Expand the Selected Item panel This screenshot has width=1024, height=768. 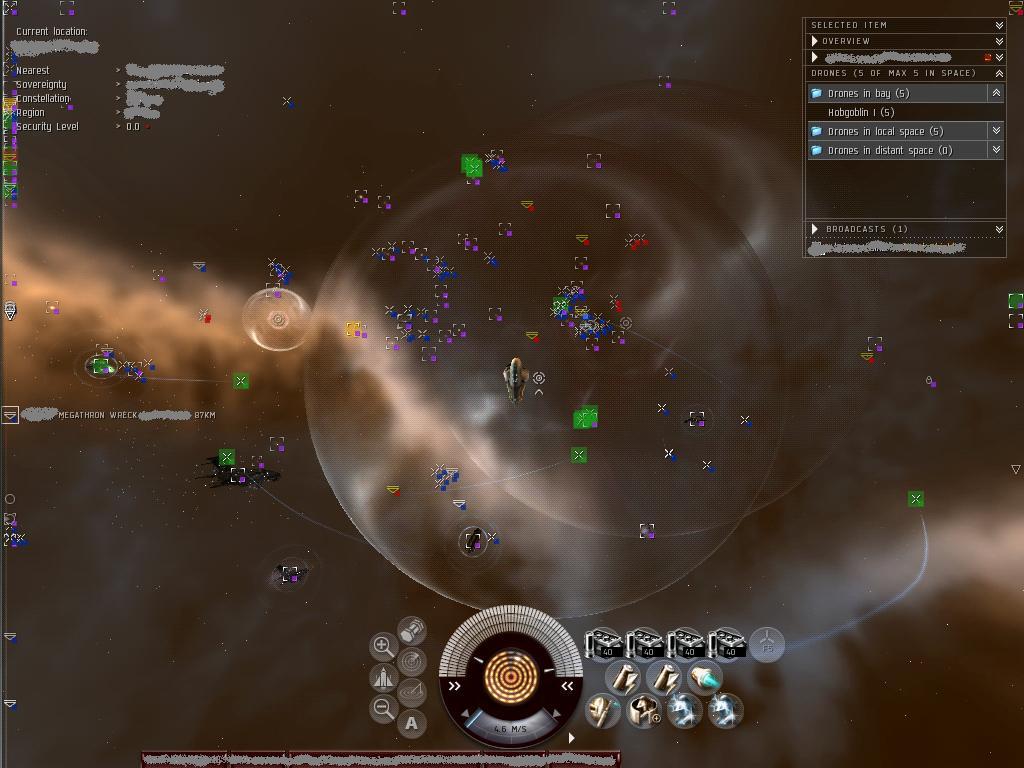point(998,25)
